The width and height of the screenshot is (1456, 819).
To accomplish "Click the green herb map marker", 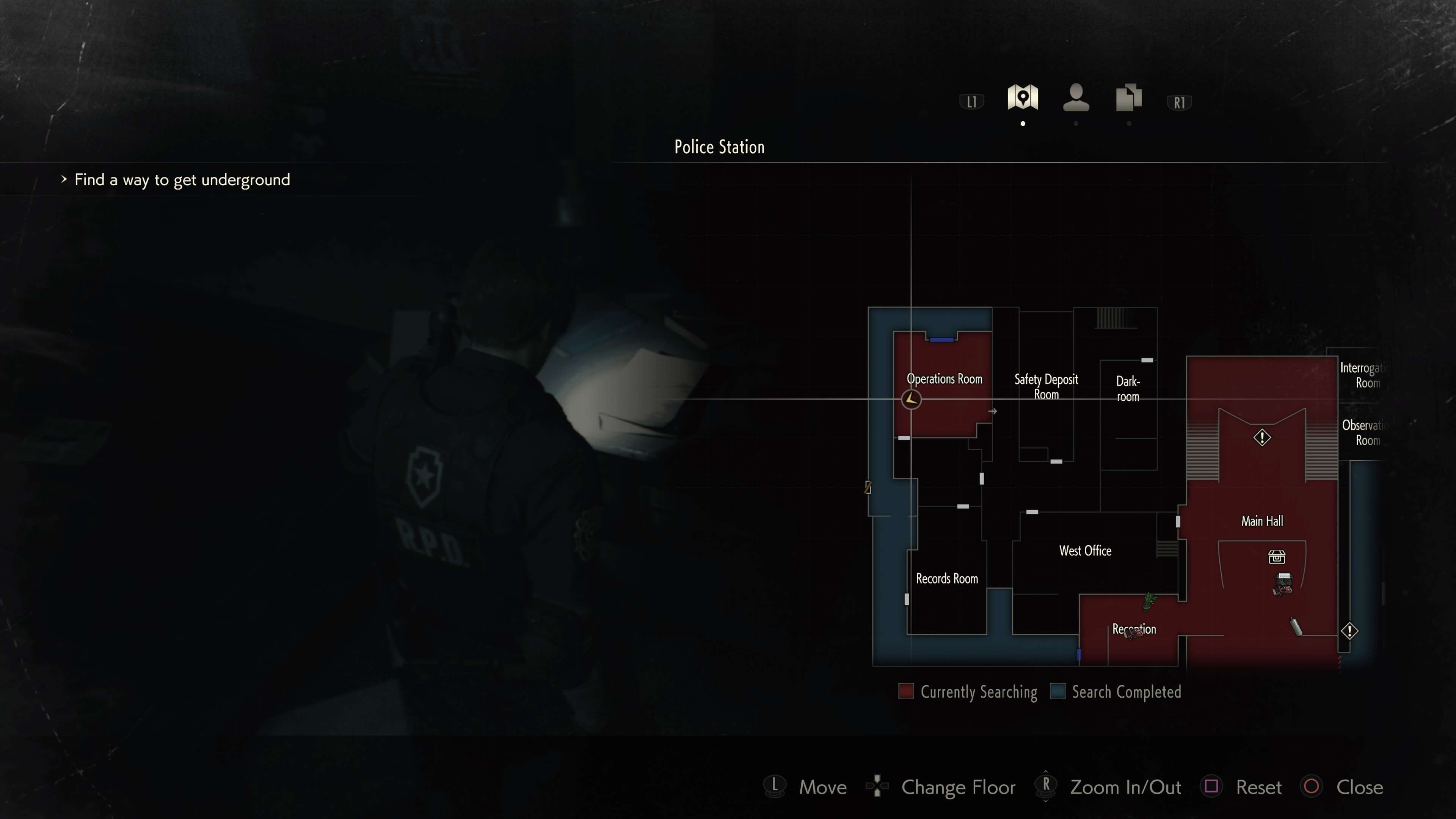I will click(1148, 601).
